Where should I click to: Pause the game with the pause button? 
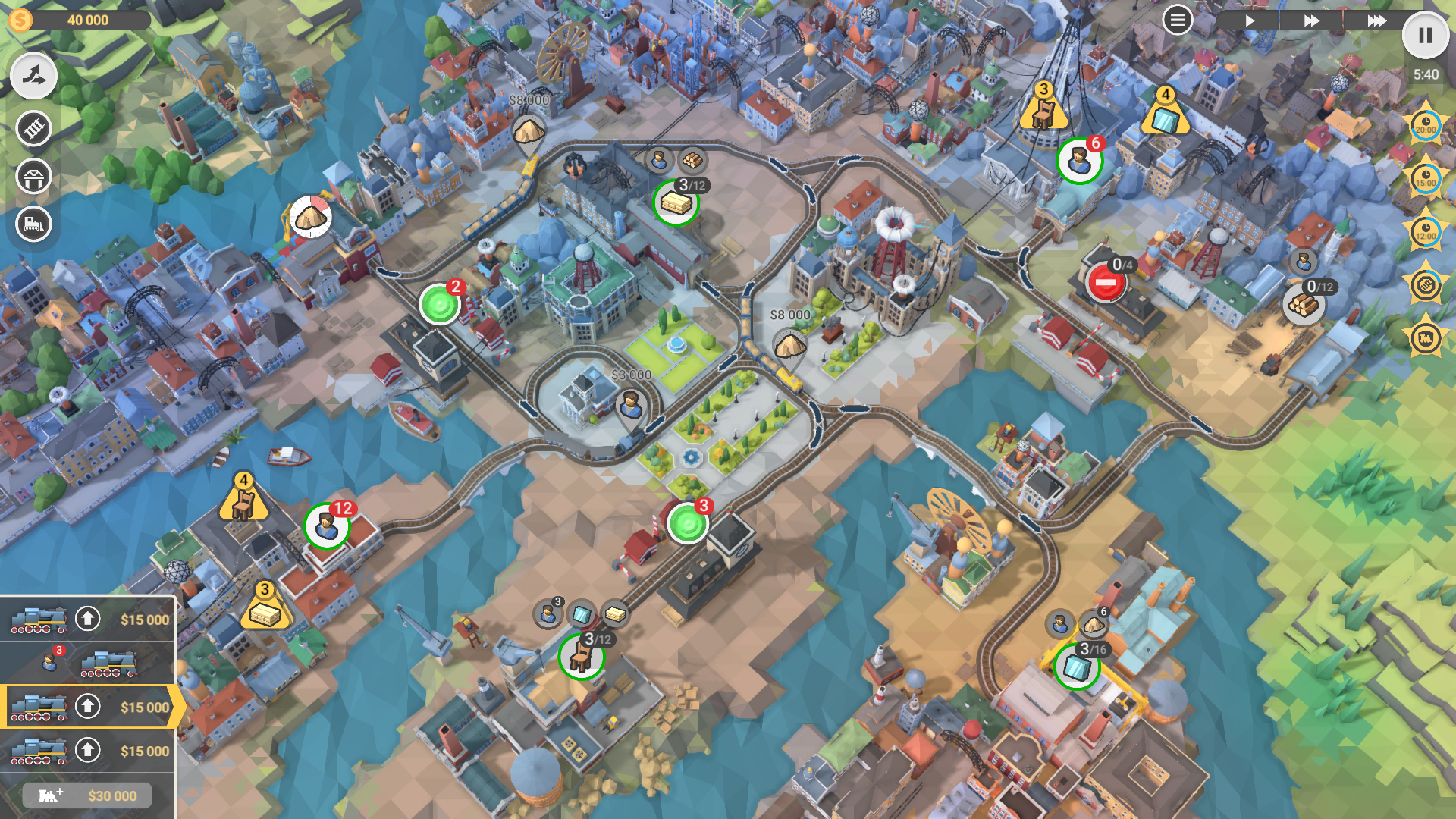tap(1425, 36)
